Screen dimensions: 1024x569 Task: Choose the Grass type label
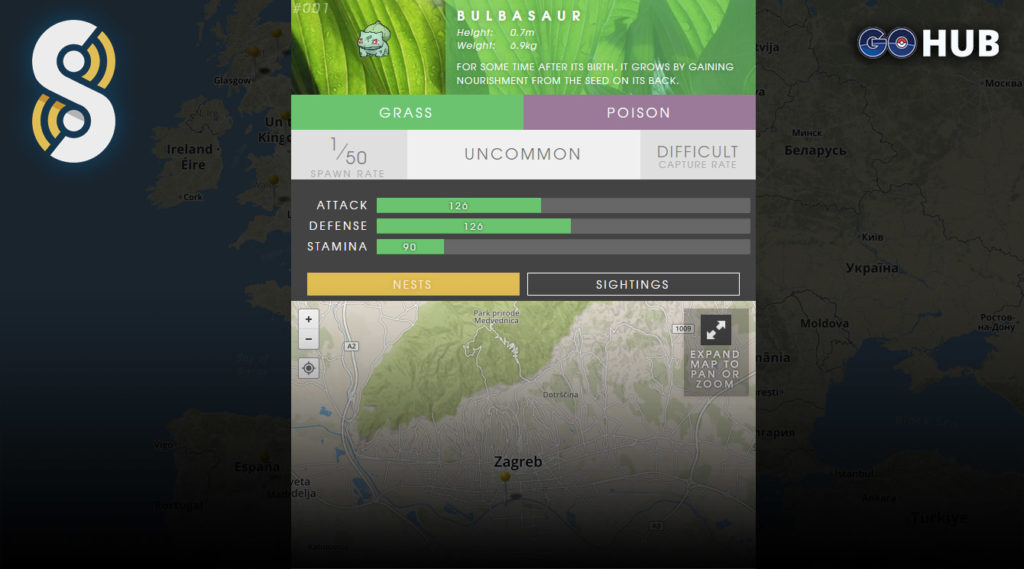[406, 113]
